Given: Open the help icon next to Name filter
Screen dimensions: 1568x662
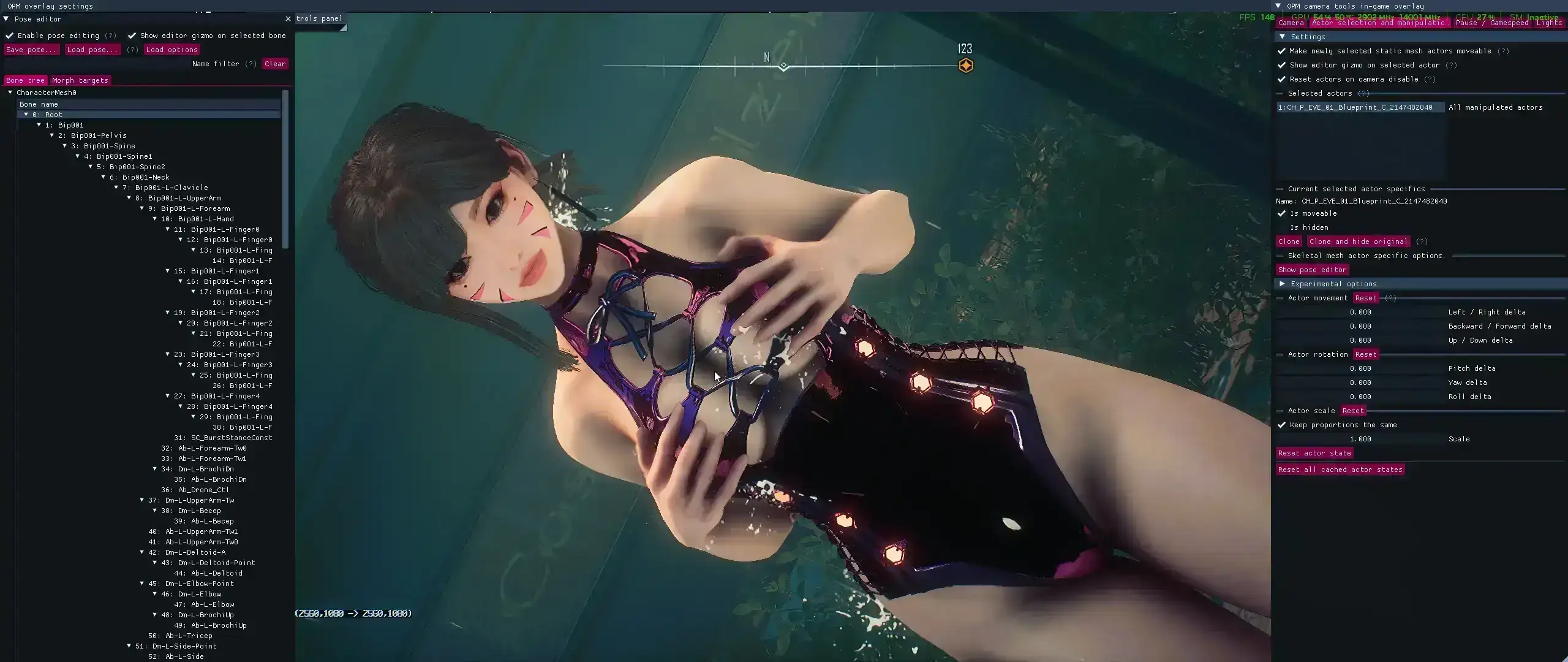Looking at the screenshot, I should pyautogui.click(x=251, y=64).
